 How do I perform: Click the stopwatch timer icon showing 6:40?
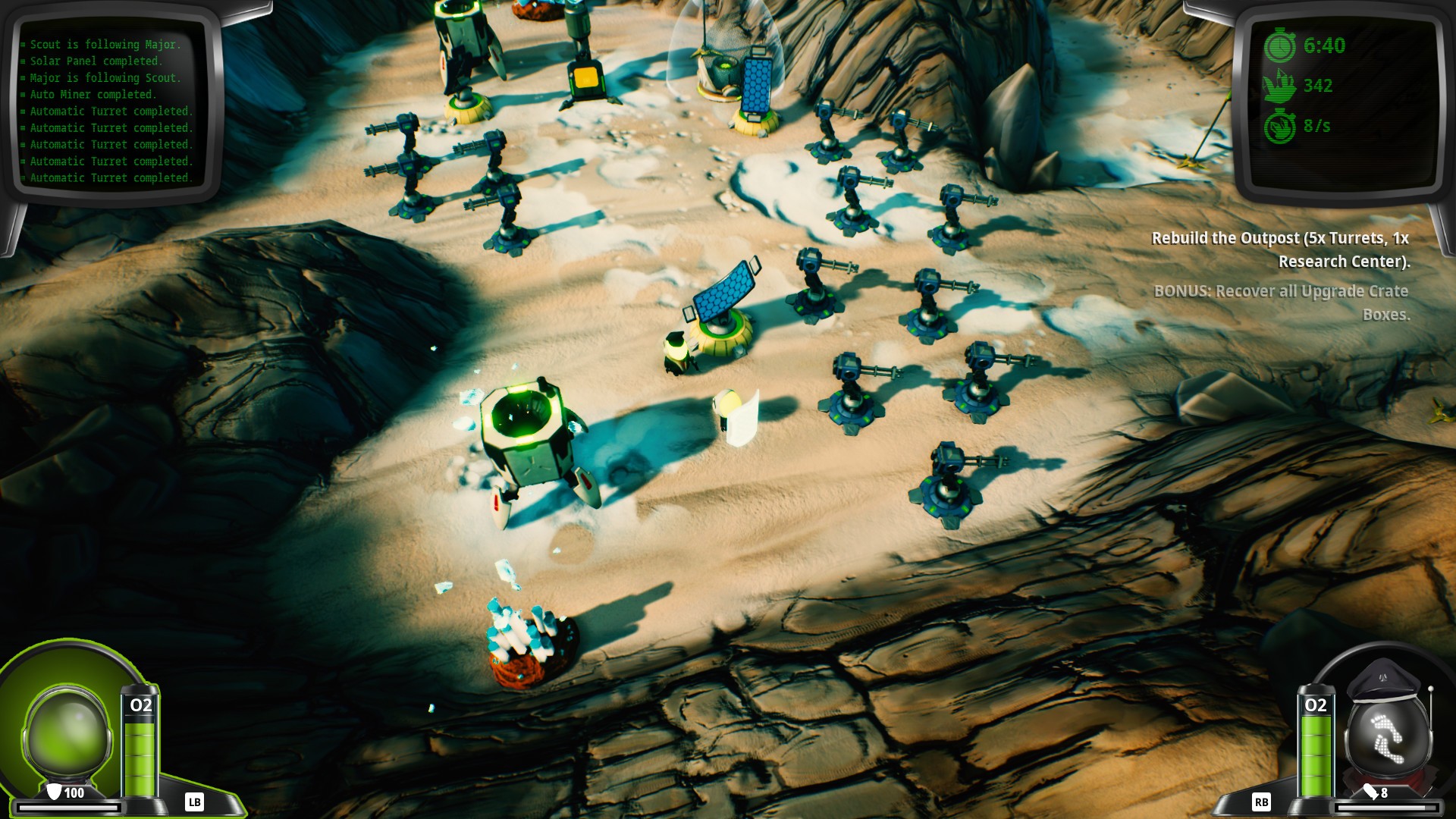pos(1281,45)
